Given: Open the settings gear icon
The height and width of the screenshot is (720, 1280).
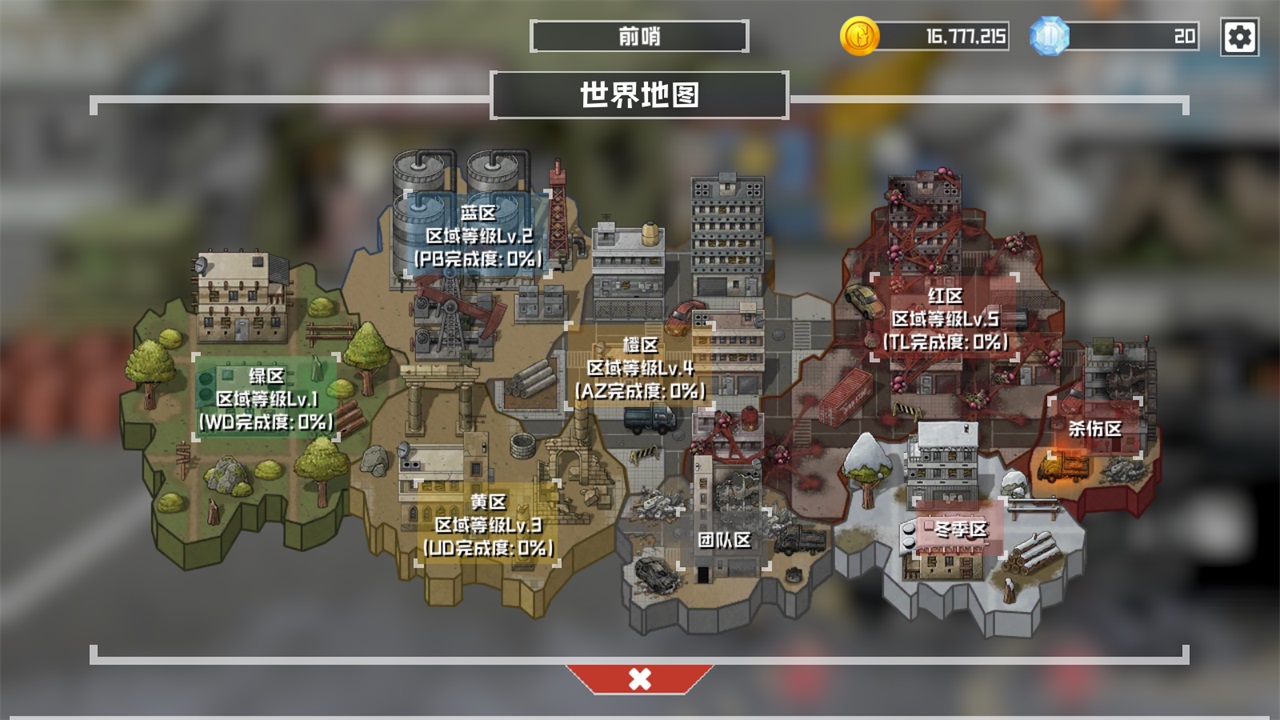Looking at the screenshot, I should pos(1240,37).
